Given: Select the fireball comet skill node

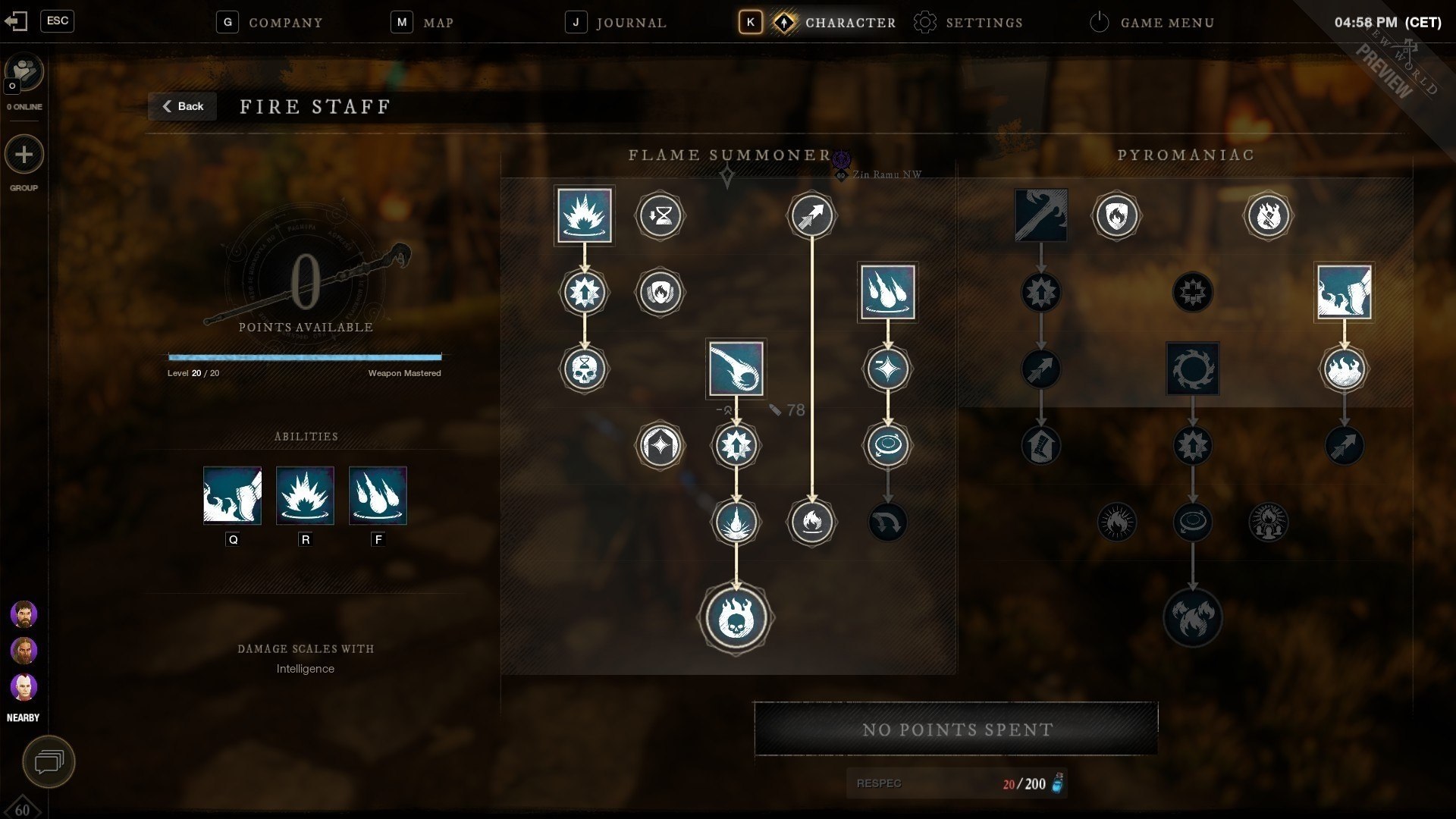Looking at the screenshot, I should point(736,369).
